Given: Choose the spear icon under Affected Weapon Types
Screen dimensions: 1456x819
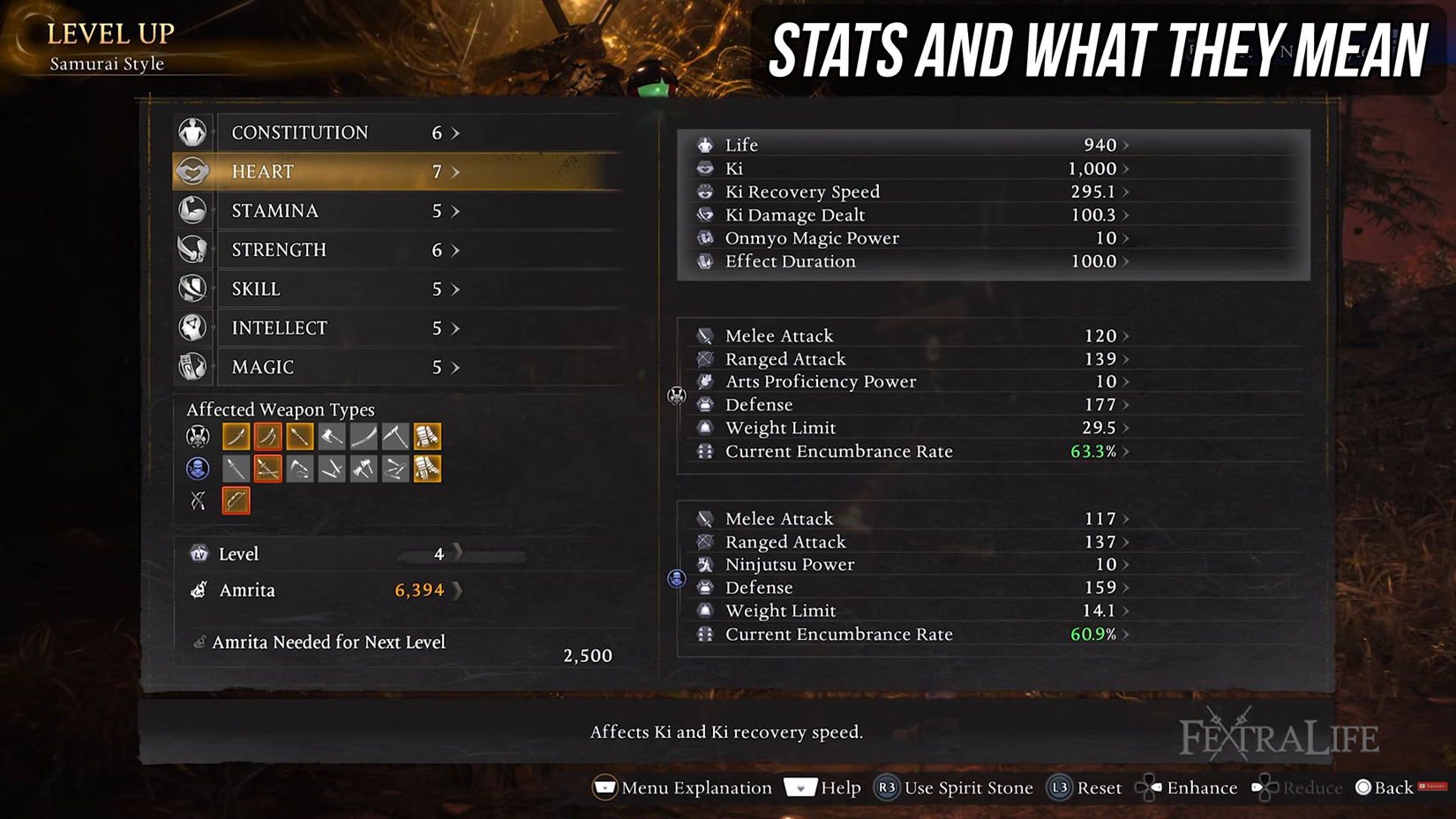Looking at the screenshot, I should (299, 435).
